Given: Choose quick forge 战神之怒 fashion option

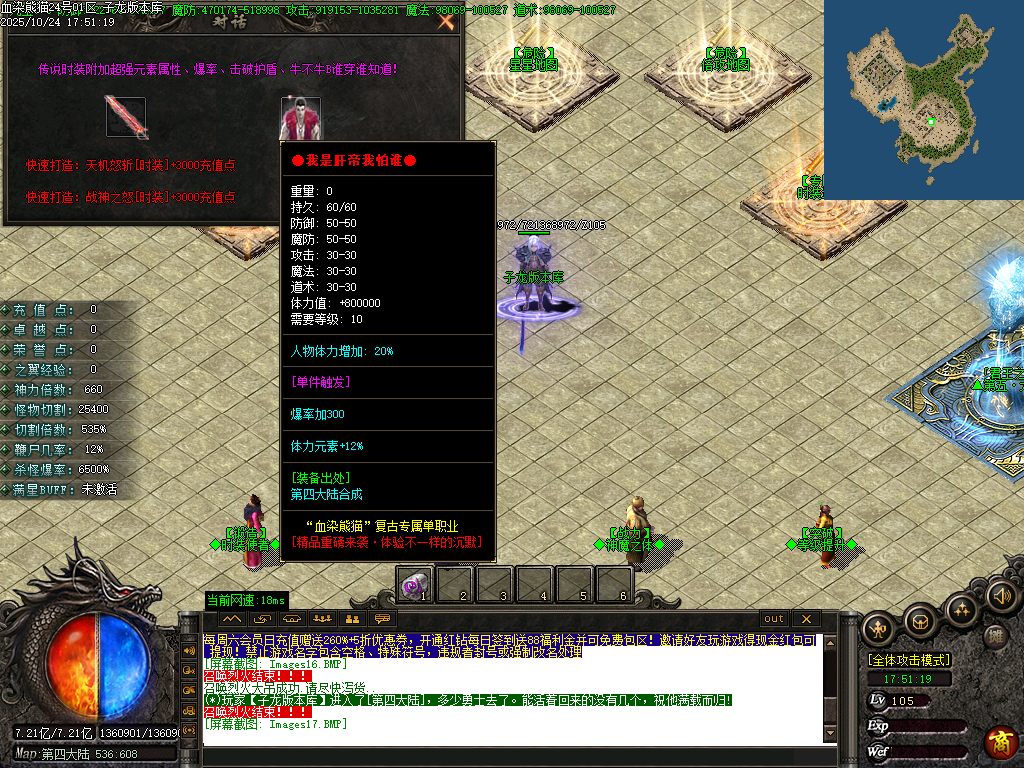Looking at the screenshot, I should (131, 197).
